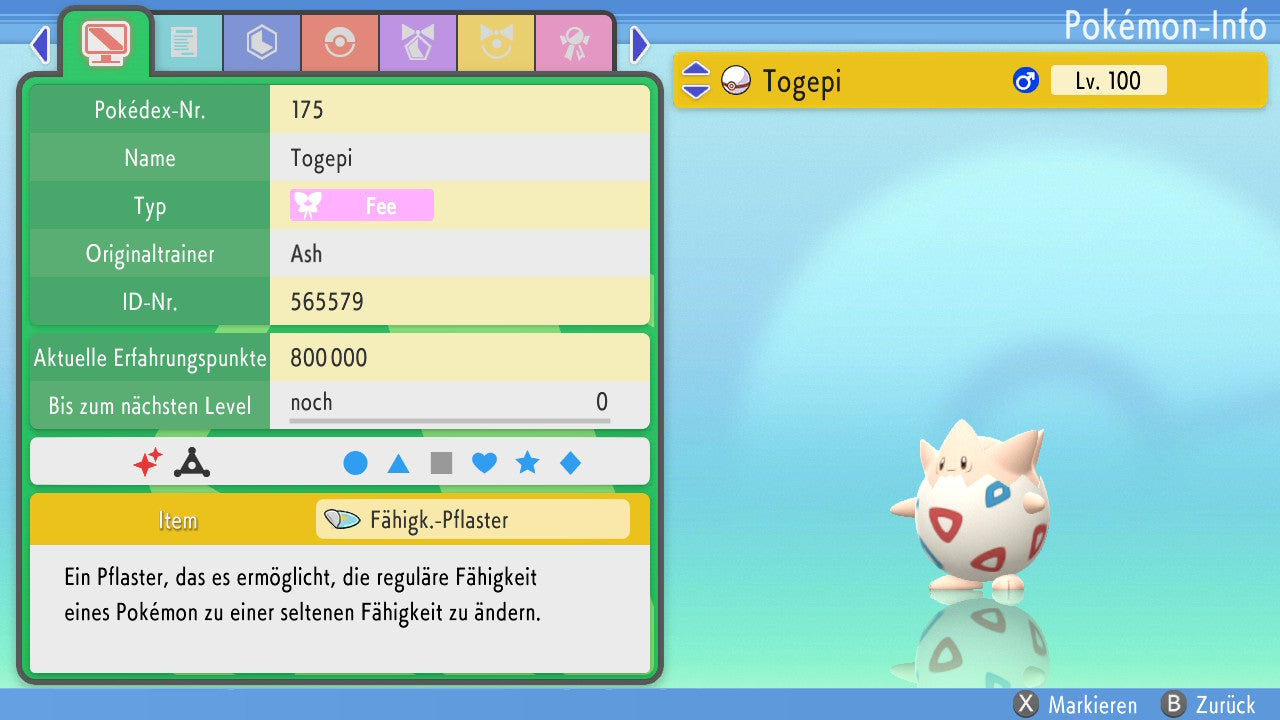
Task: Toggle the blue heart marking
Action: click(x=484, y=463)
